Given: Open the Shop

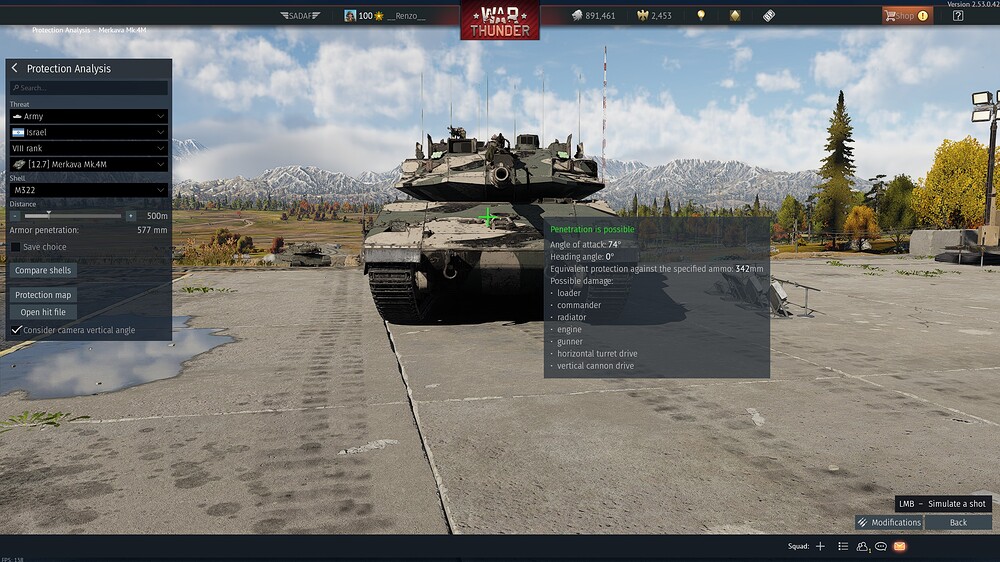Looking at the screenshot, I should tap(905, 16).
